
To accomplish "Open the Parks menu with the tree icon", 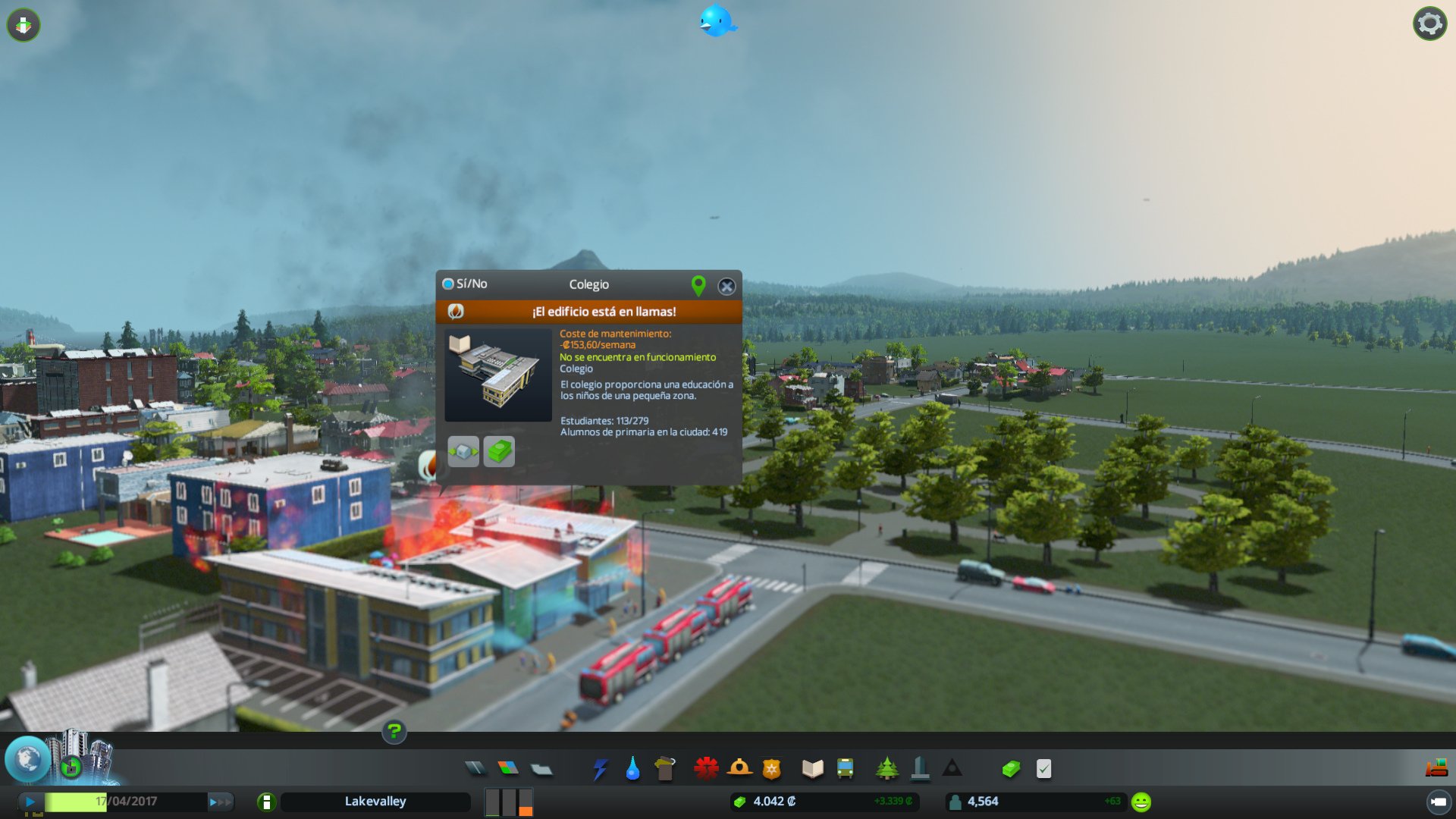I will pos(887,768).
